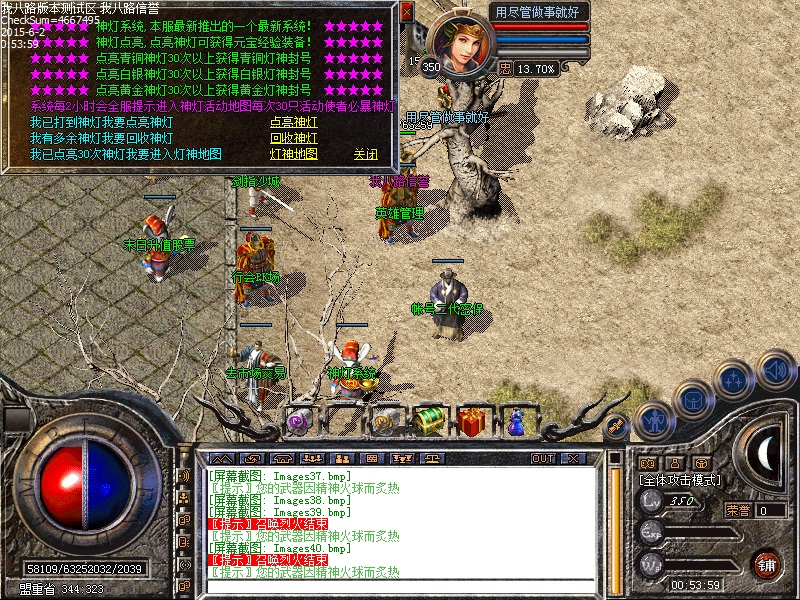Select the purple swirl orb belt slot
The image size is (800, 600).
(298, 421)
